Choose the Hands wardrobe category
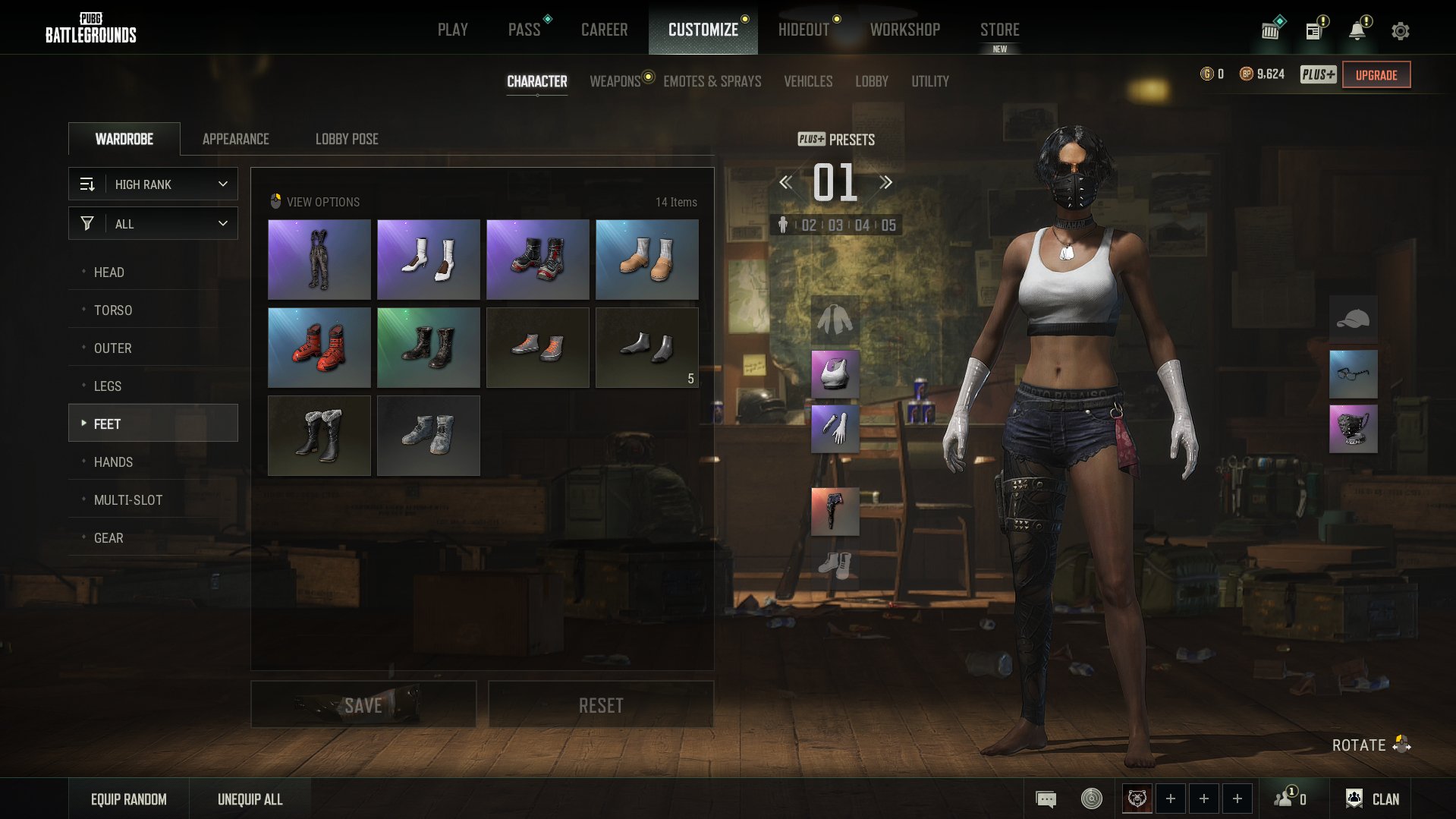This screenshot has width=1456, height=819. tap(113, 462)
